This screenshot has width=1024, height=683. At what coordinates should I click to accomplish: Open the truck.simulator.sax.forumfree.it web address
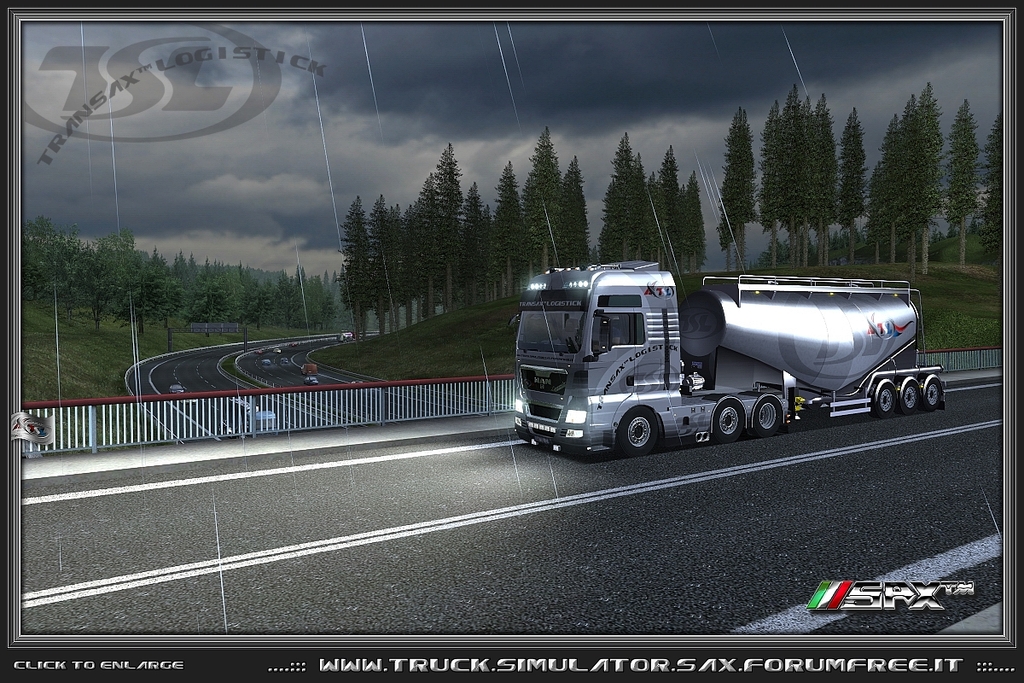[x=641, y=665]
